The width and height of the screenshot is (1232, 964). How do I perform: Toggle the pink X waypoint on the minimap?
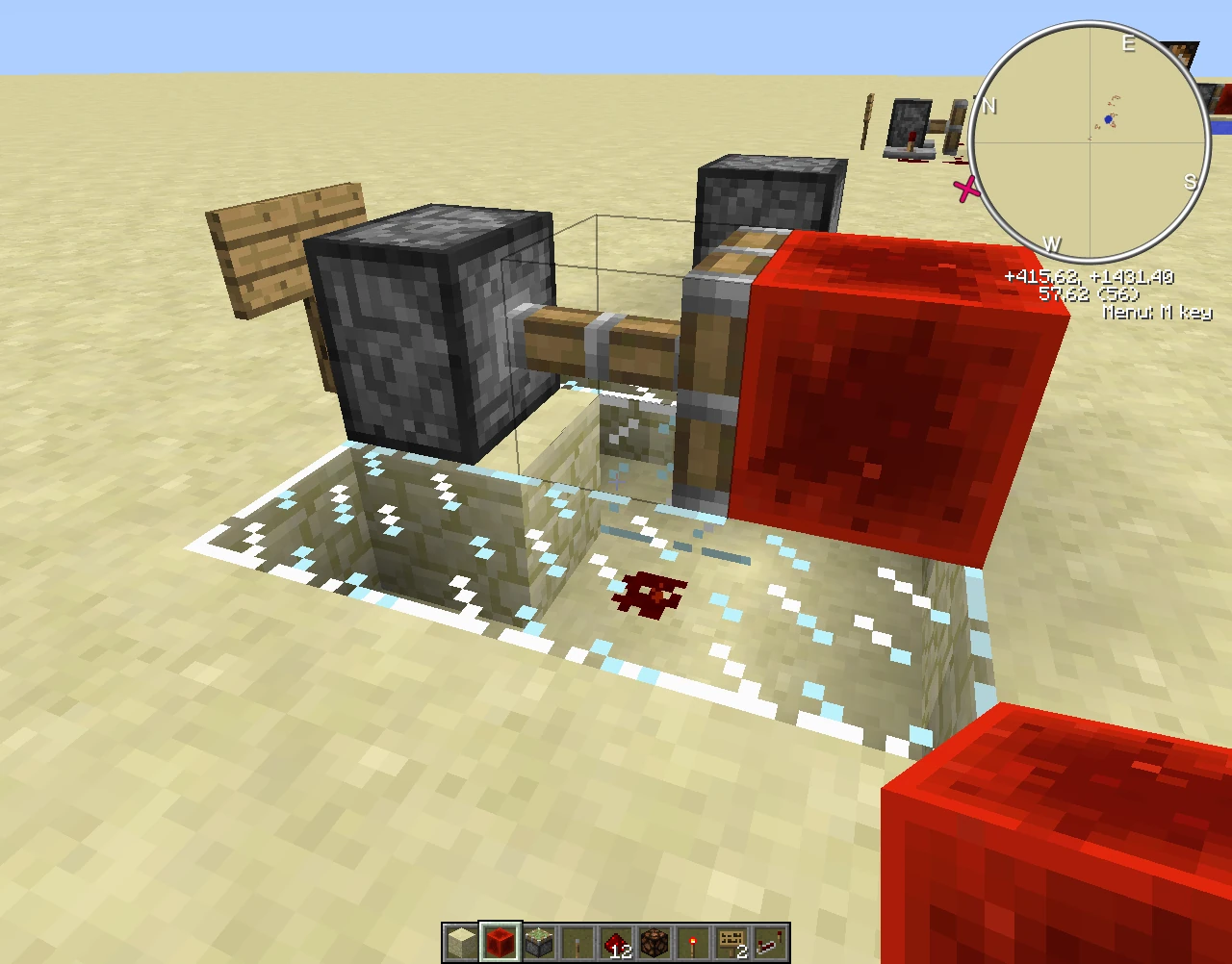967,190
